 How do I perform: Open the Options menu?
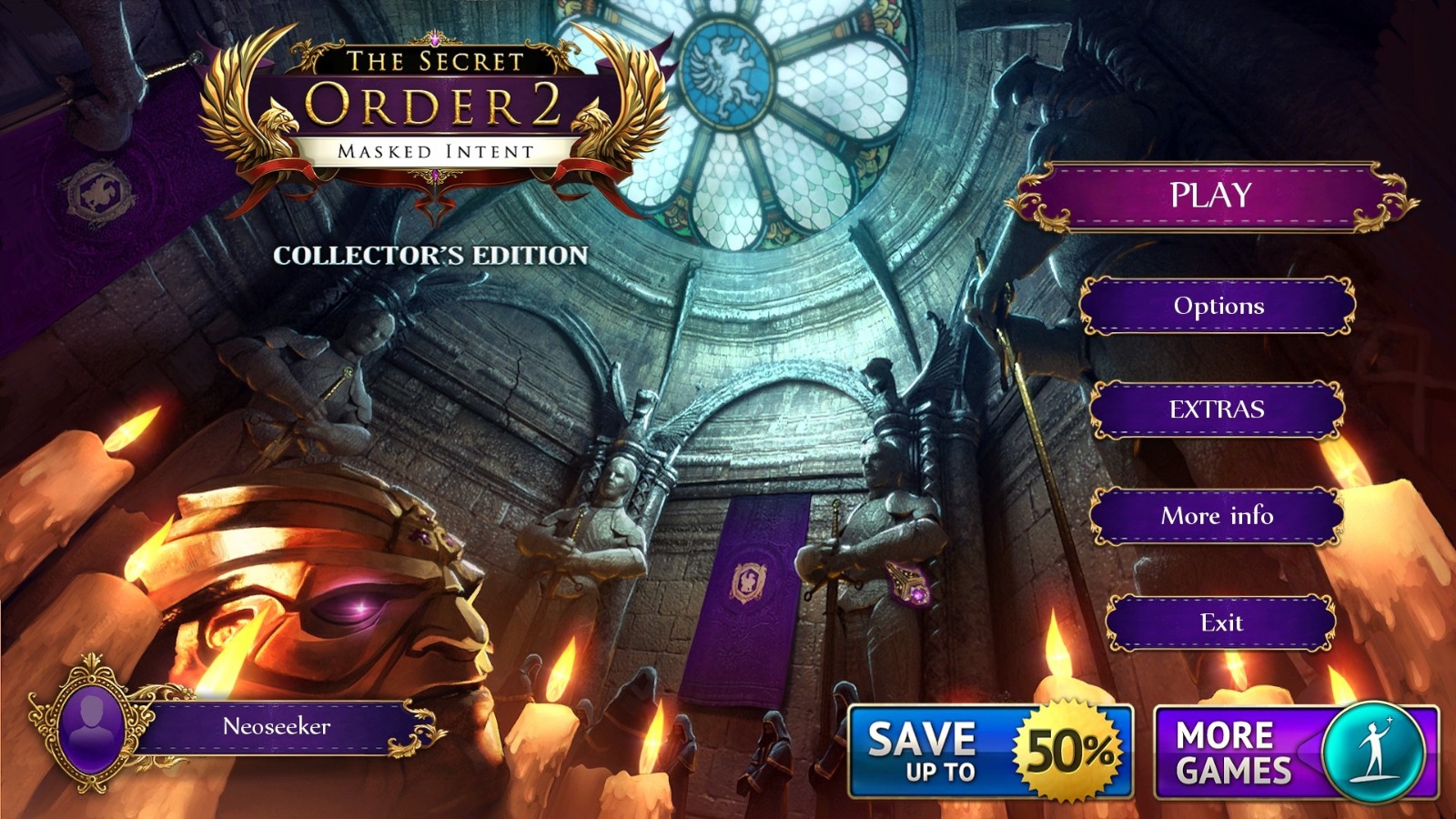pyautogui.click(x=1217, y=308)
